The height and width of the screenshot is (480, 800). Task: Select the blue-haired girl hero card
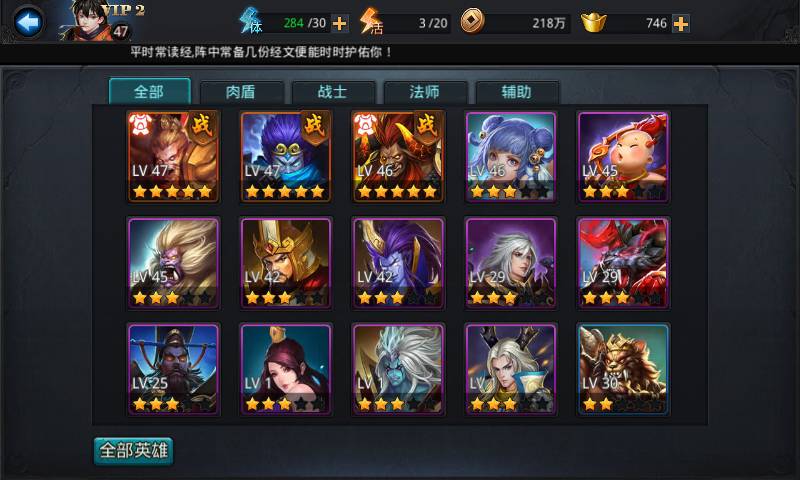pos(511,156)
